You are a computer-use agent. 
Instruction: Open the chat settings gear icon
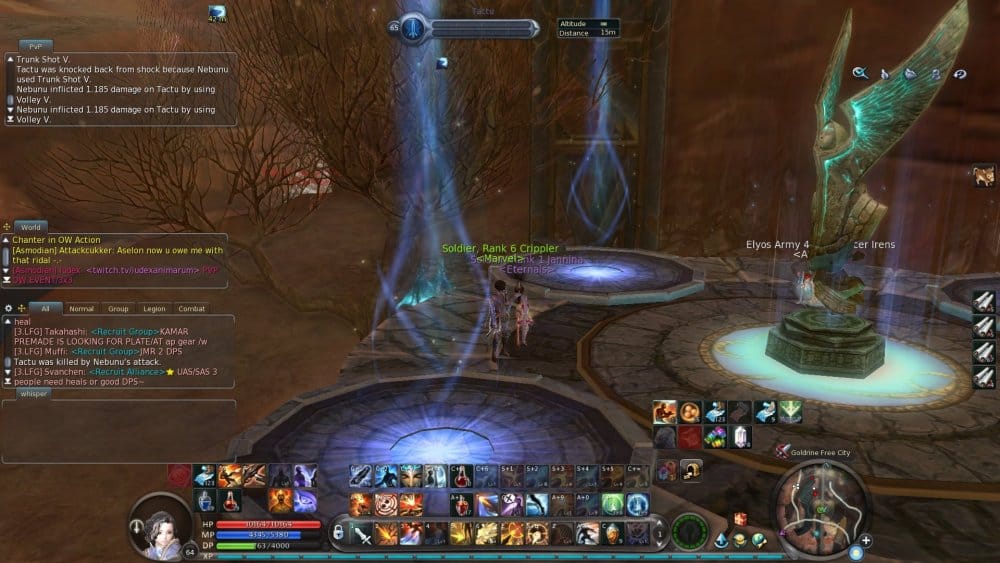[x=9, y=308]
